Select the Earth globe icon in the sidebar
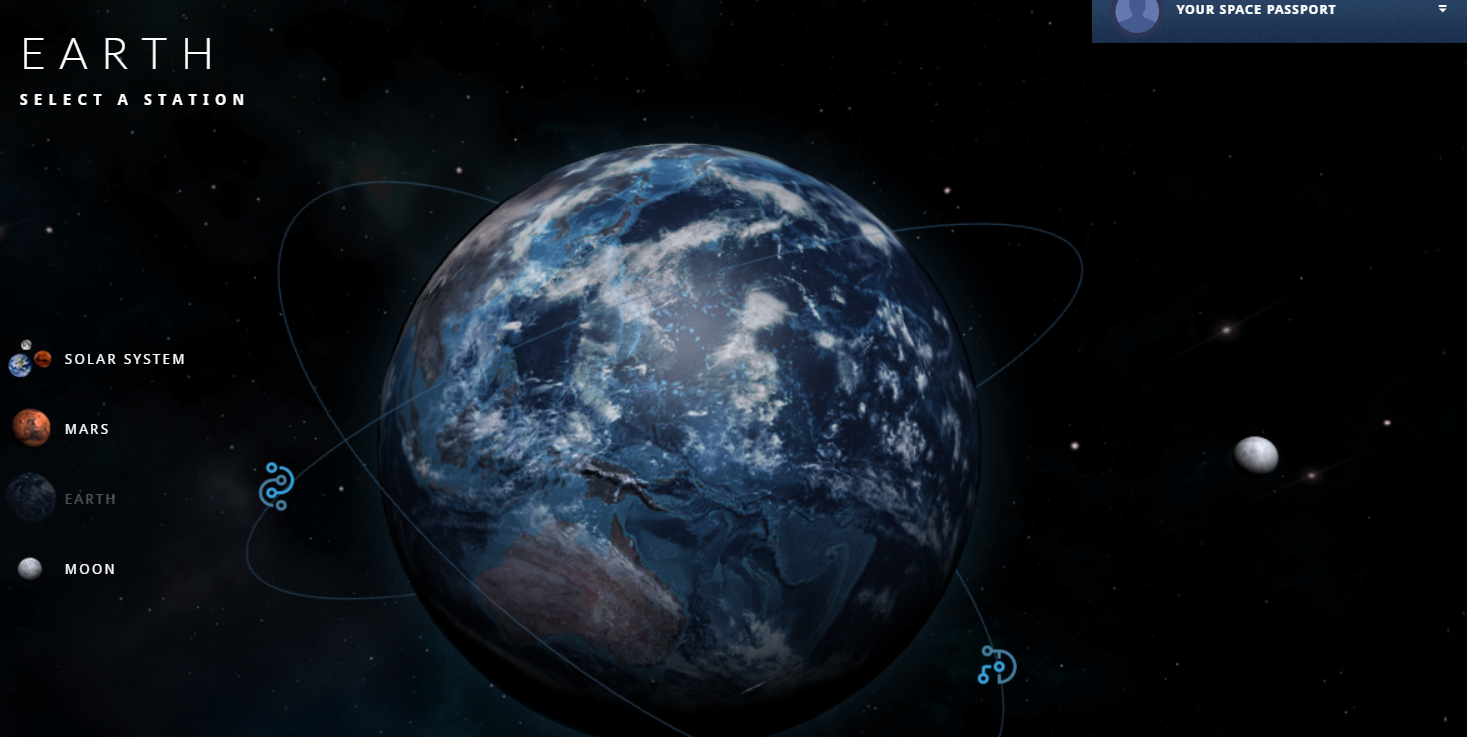The height and width of the screenshot is (737, 1467). (x=30, y=498)
